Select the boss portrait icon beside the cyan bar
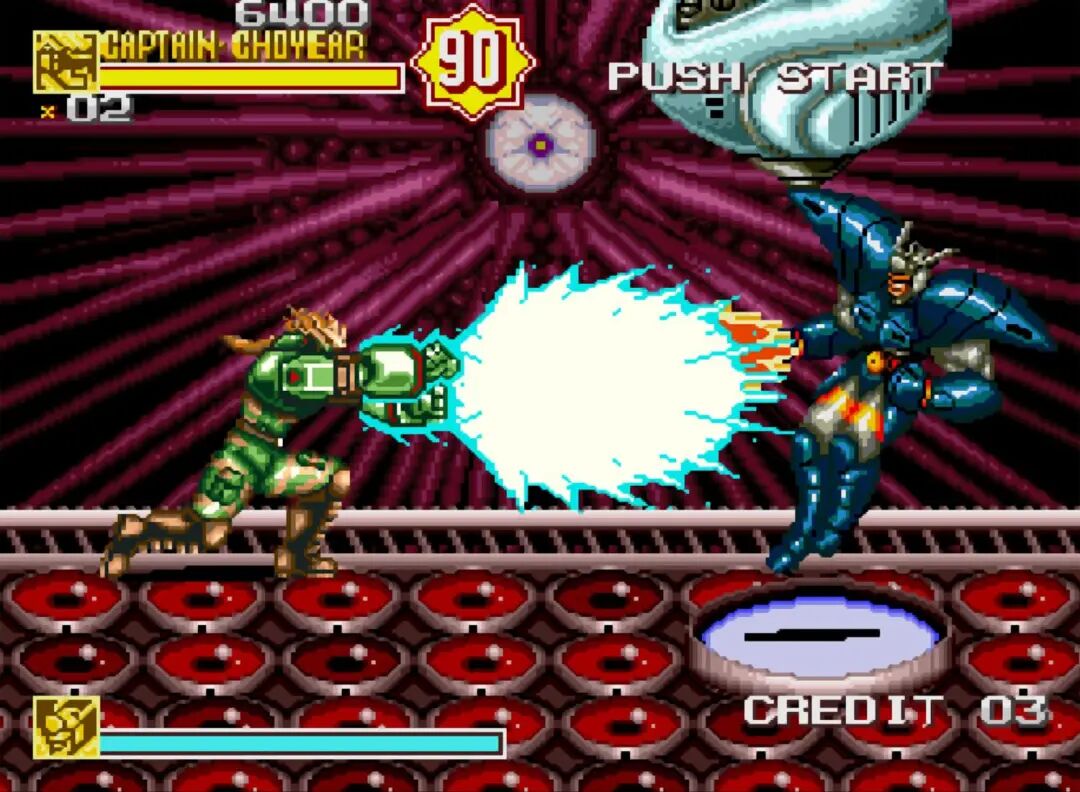Image resolution: width=1080 pixels, height=792 pixels. [x=66, y=726]
